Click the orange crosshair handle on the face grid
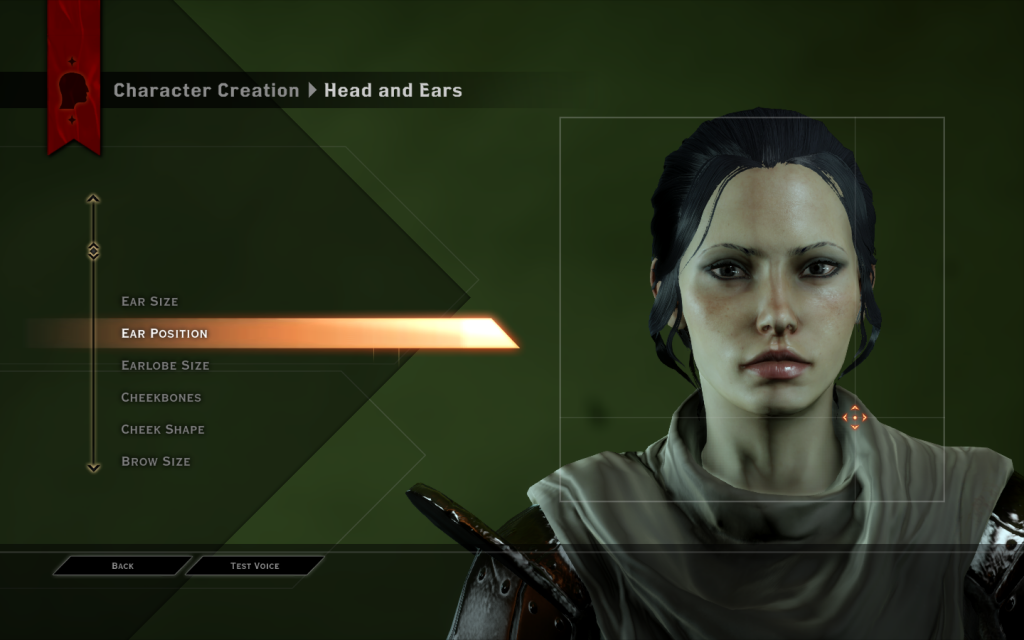 click(854, 417)
